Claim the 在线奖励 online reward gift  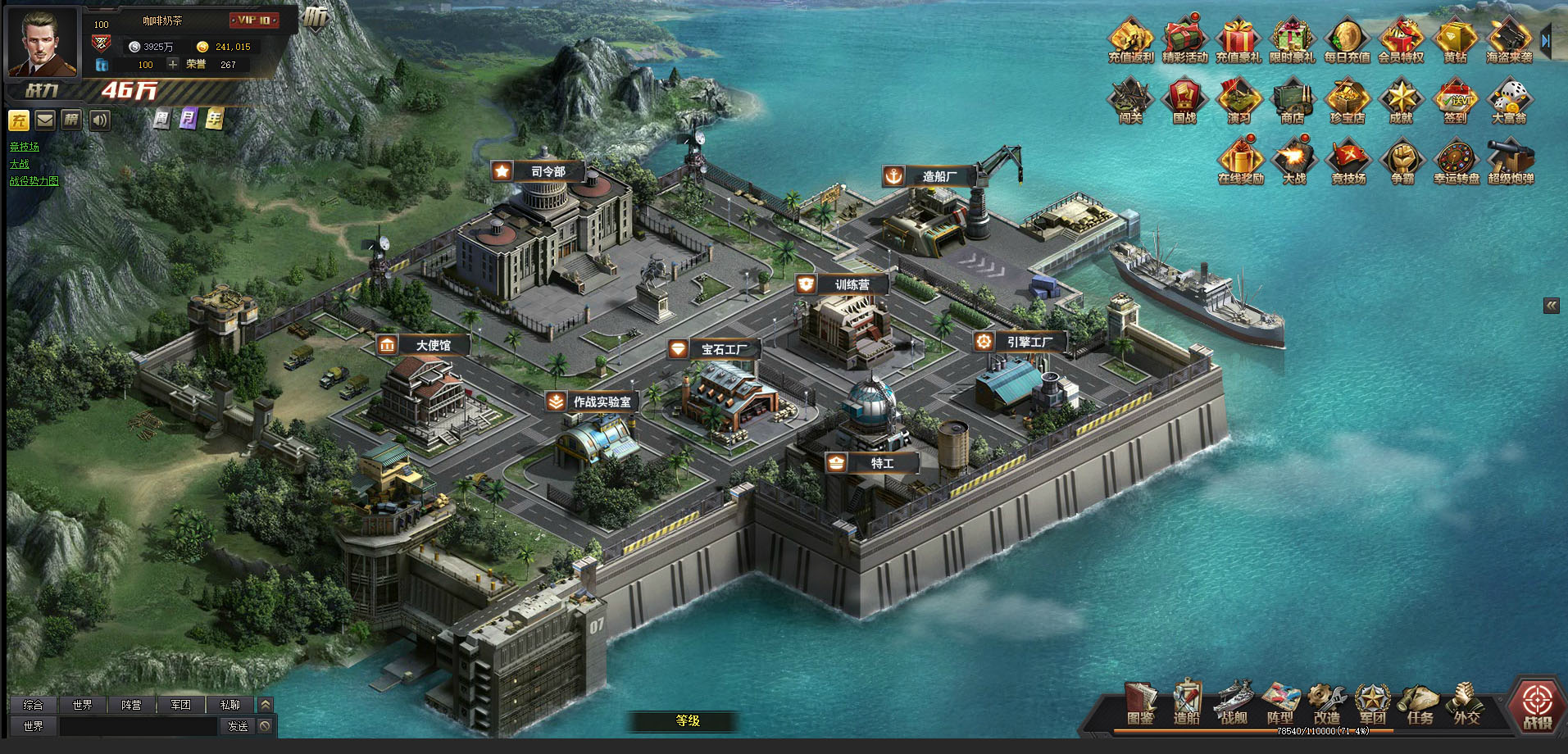click(1240, 159)
